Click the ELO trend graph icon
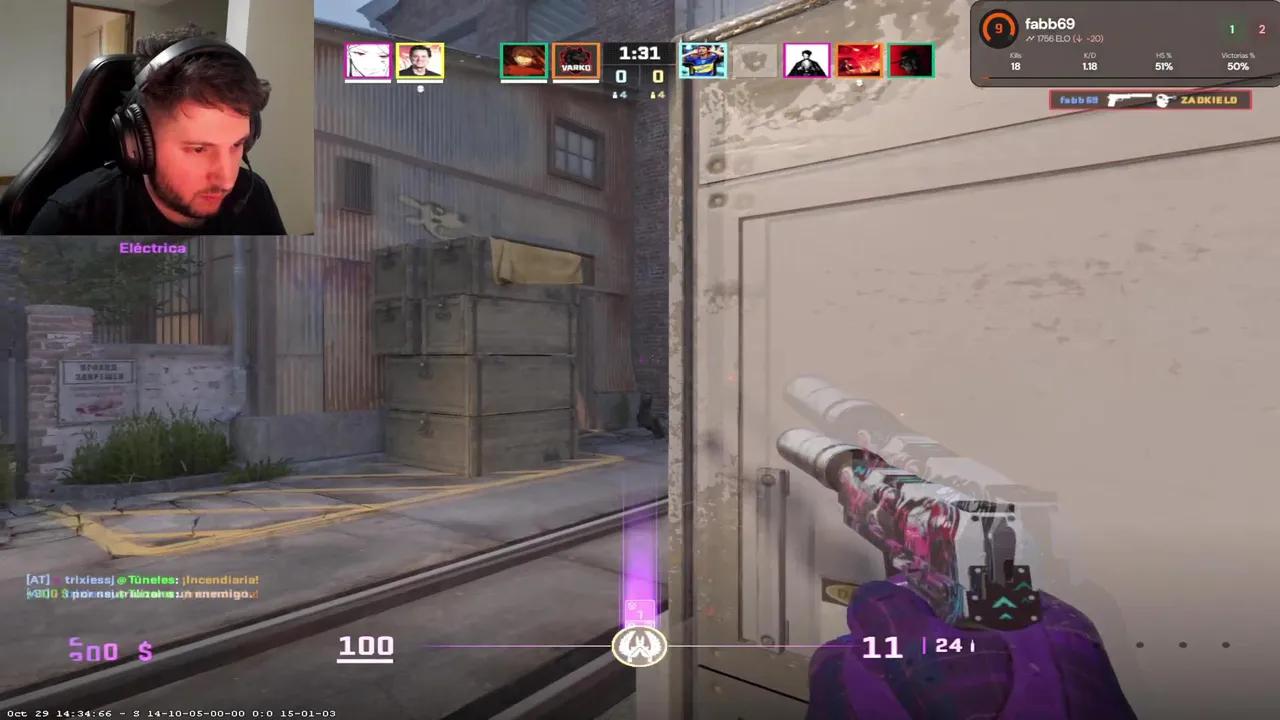 pyautogui.click(x=1031, y=38)
